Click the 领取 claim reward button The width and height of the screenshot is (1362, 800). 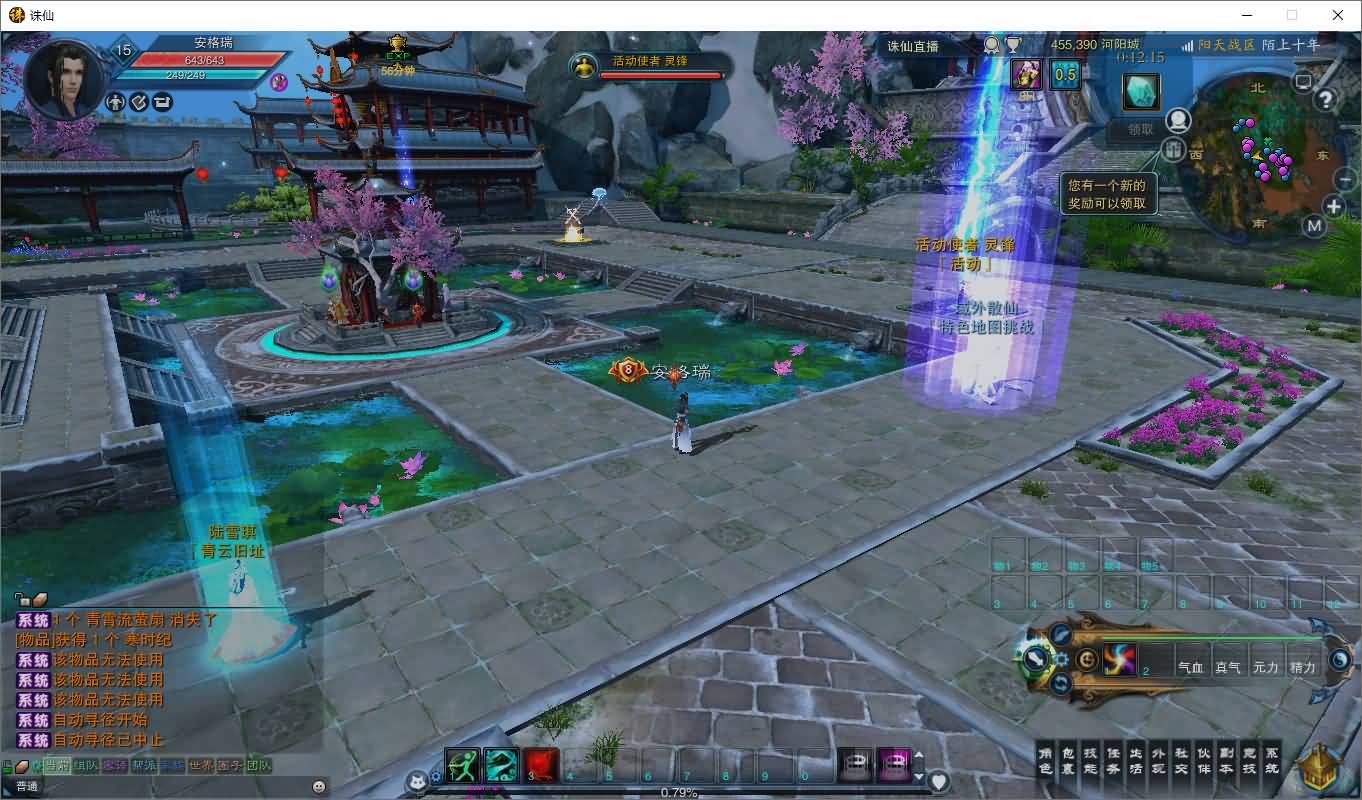tap(1141, 129)
